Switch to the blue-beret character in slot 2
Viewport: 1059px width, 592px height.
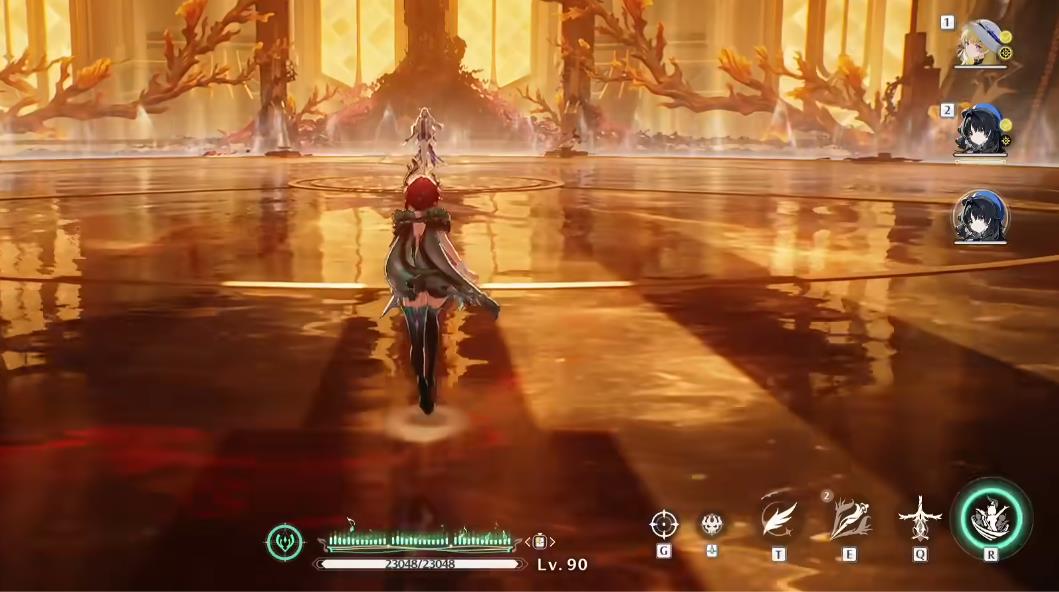coord(980,129)
